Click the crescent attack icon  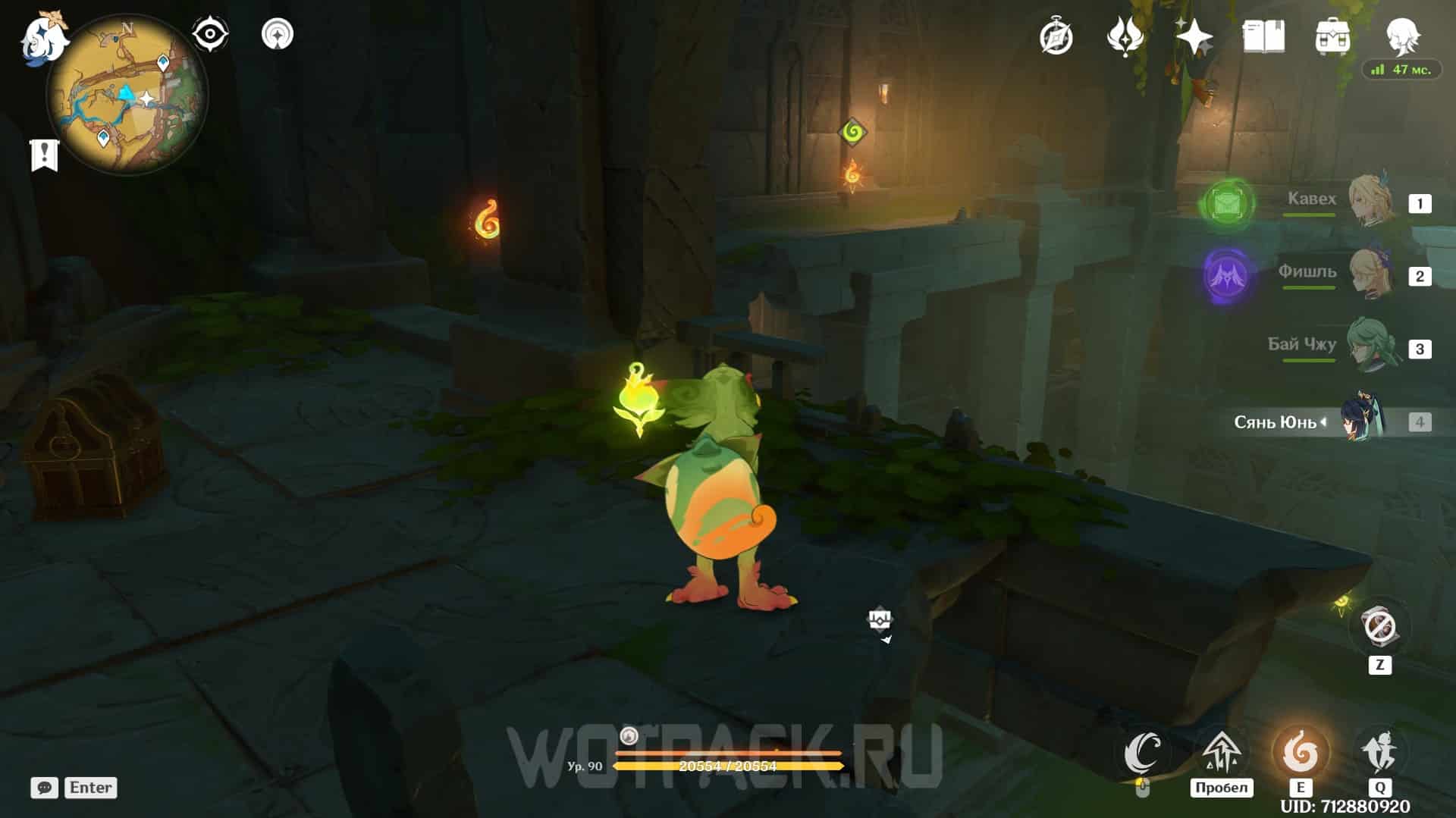pyautogui.click(x=1144, y=752)
